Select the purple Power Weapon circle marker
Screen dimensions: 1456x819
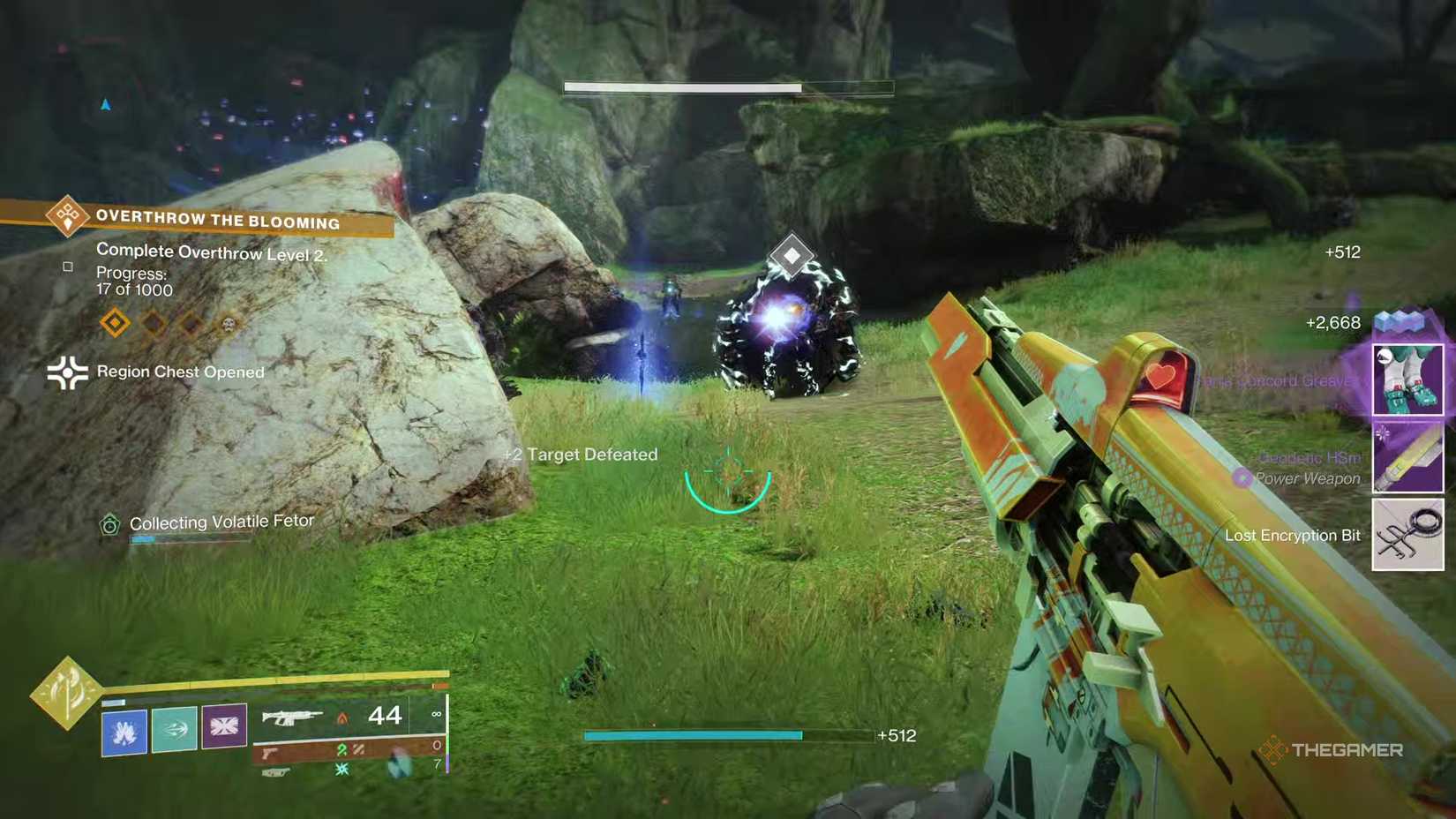1243,478
